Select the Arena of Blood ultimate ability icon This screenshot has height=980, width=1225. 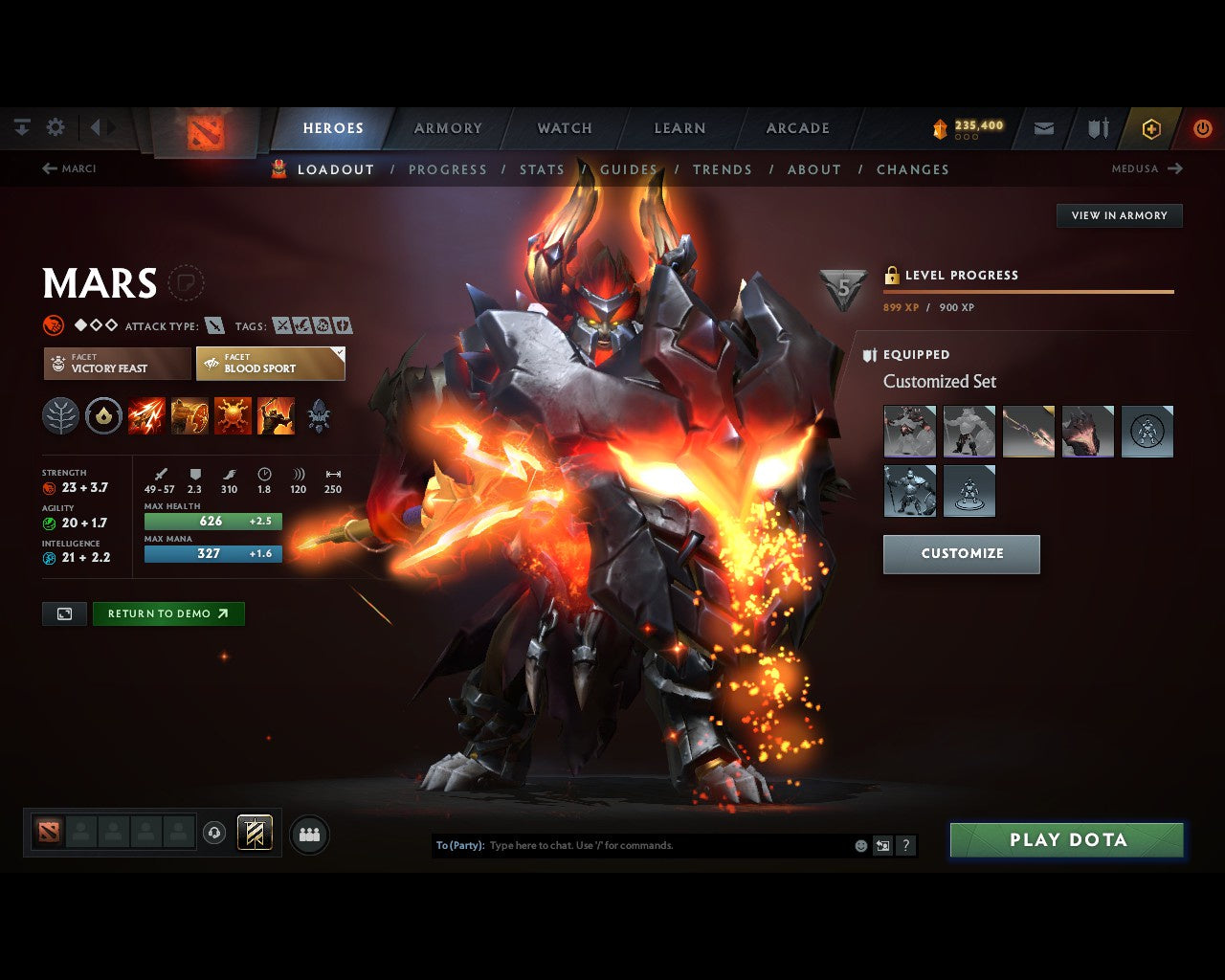(x=277, y=415)
